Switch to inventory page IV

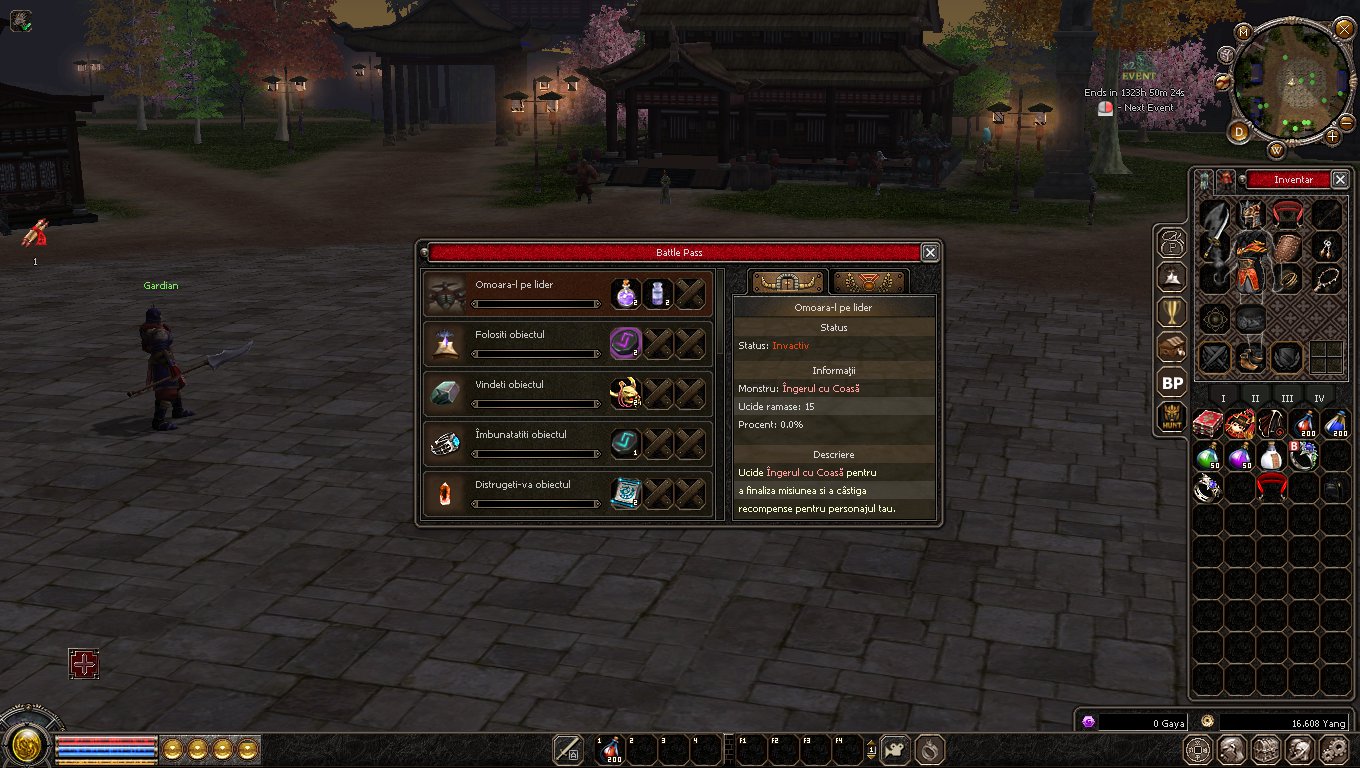coord(1319,399)
